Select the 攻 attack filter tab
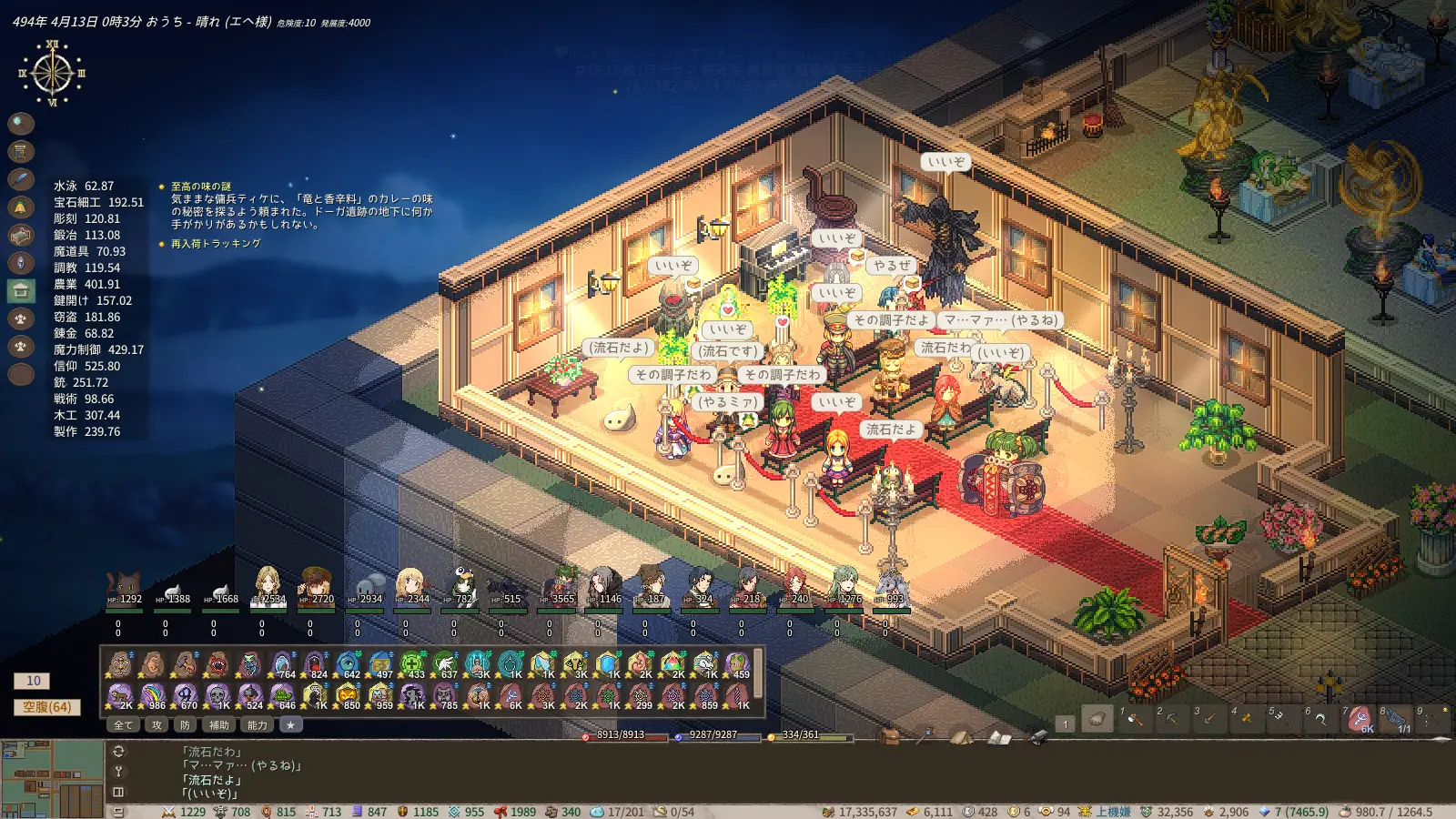This screenshot has width=1456, height=819. point(157,725)
